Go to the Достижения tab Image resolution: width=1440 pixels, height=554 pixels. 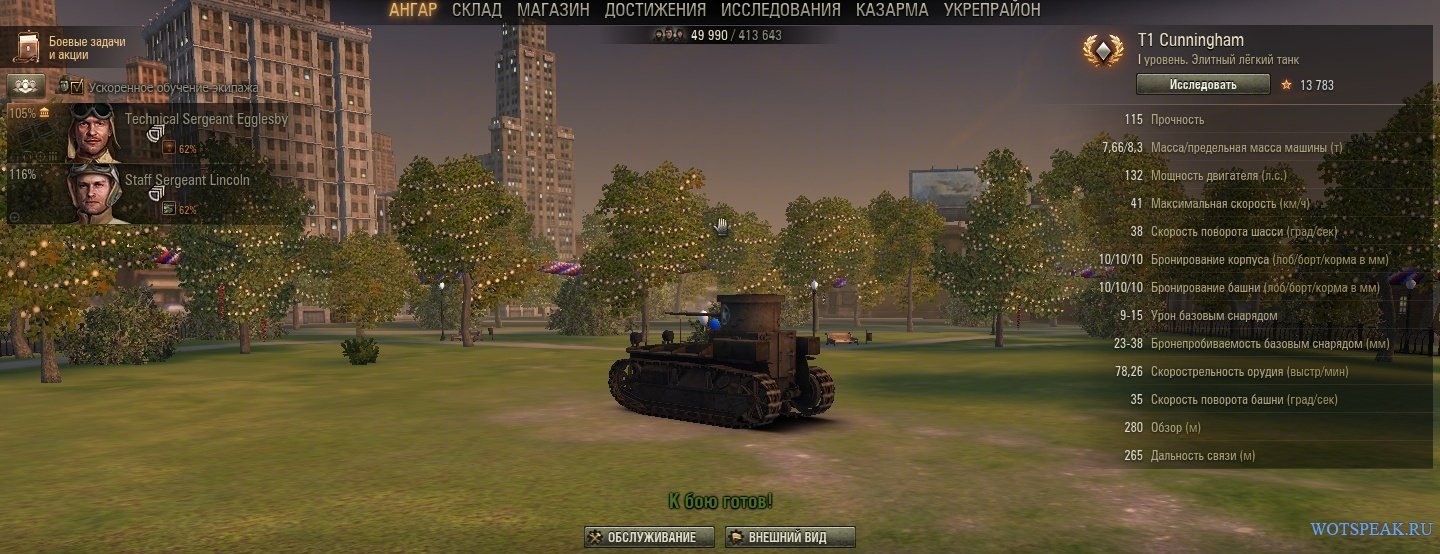pyautogui.click(x=655, y=10)
